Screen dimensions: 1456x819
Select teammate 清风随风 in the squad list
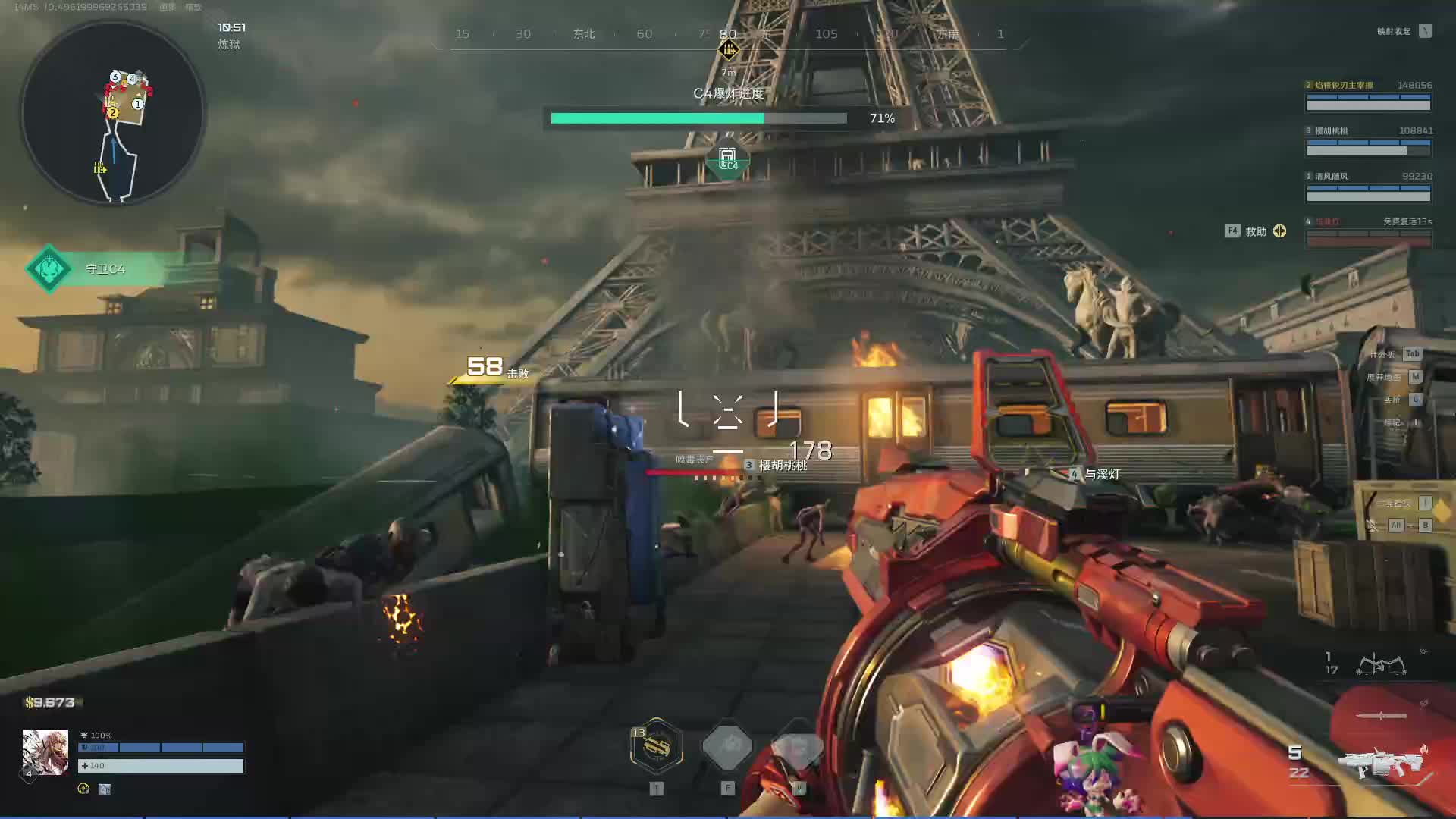pyautogui.click(x=1368, y=187)
